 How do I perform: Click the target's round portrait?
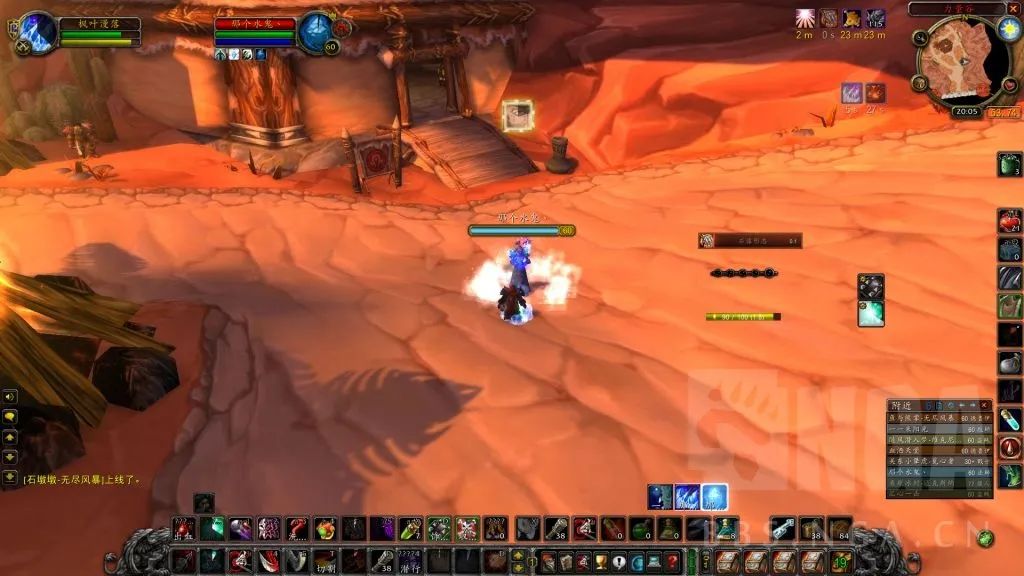point(317,32)
